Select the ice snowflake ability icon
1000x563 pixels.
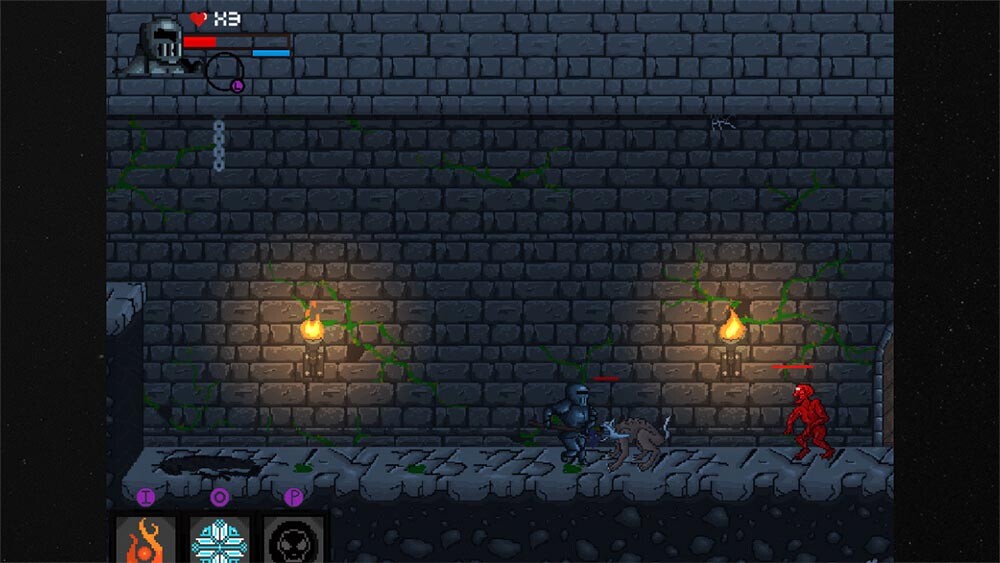pos(220,540)
